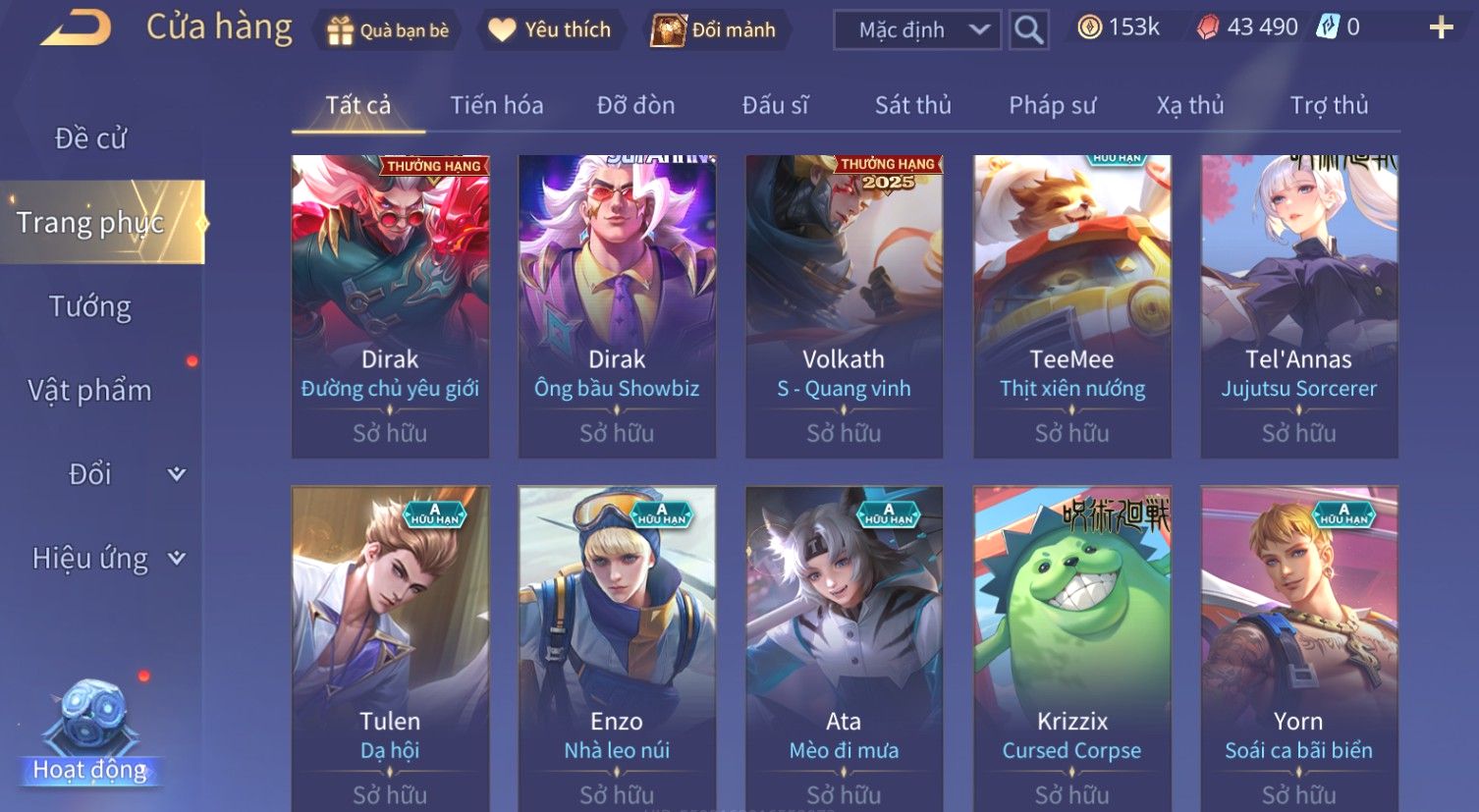Viewport: 1479px width, 812px height.
Task: Go to the Tướng shop section
Action: pyautogui.click(x=90, y=307)
